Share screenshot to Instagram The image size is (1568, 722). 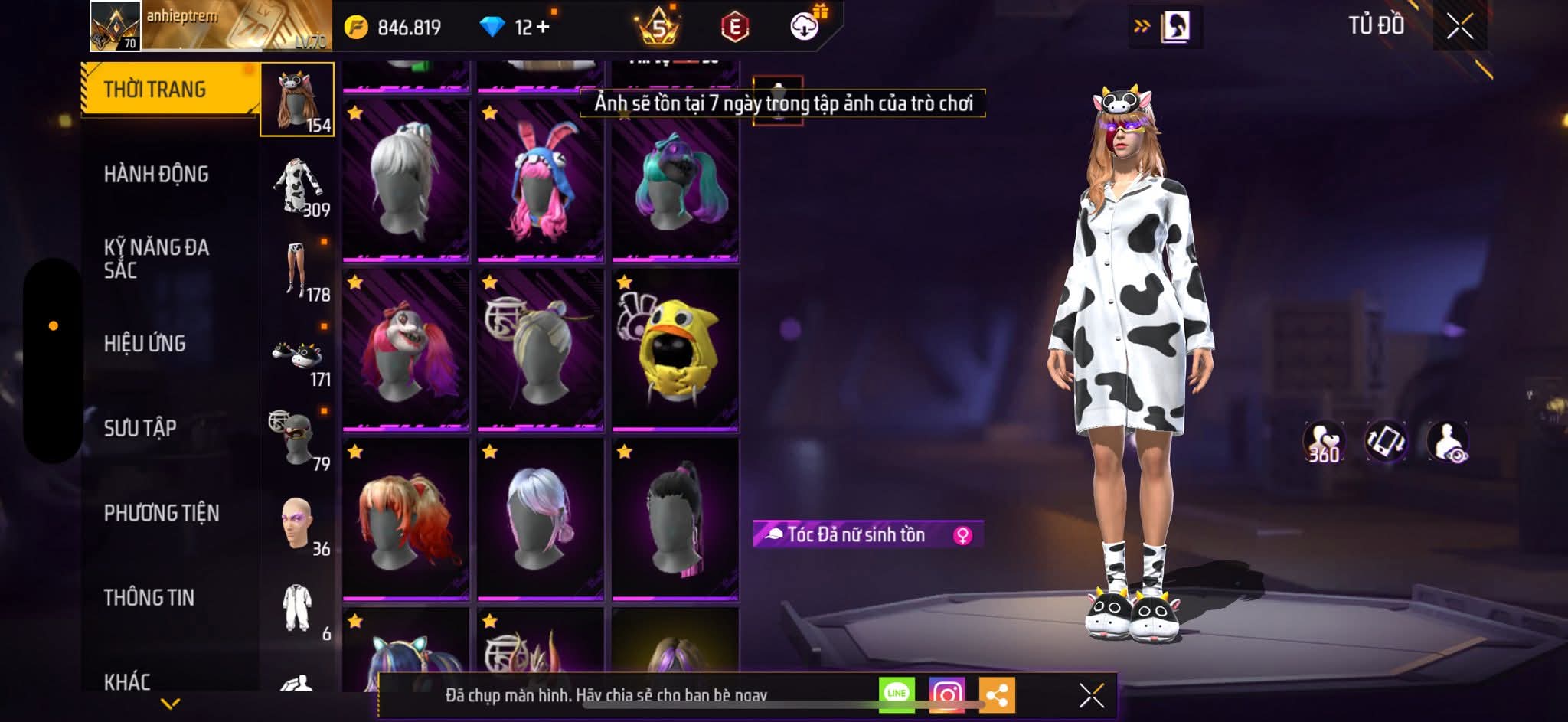click(x=947, y=694)
